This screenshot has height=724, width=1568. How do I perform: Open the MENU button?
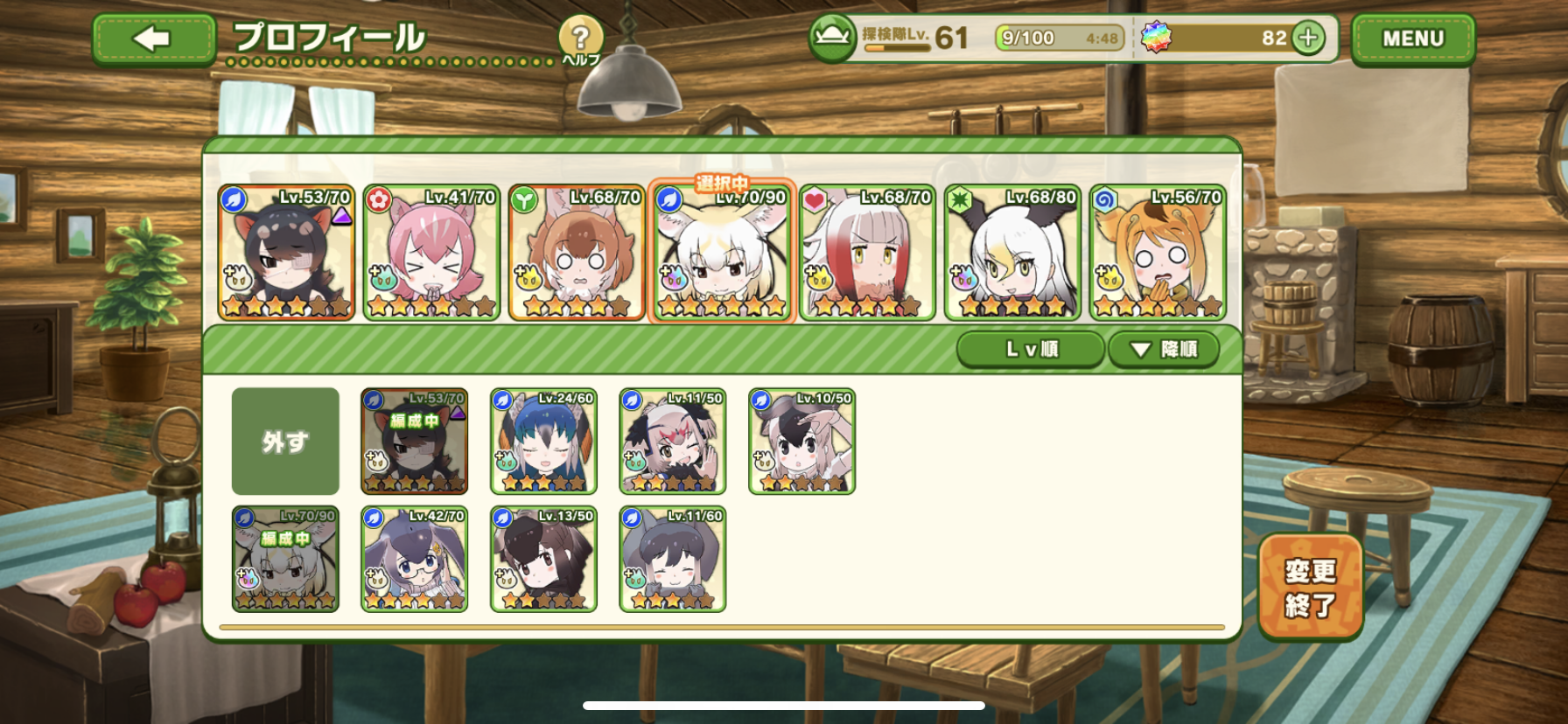1412,39
